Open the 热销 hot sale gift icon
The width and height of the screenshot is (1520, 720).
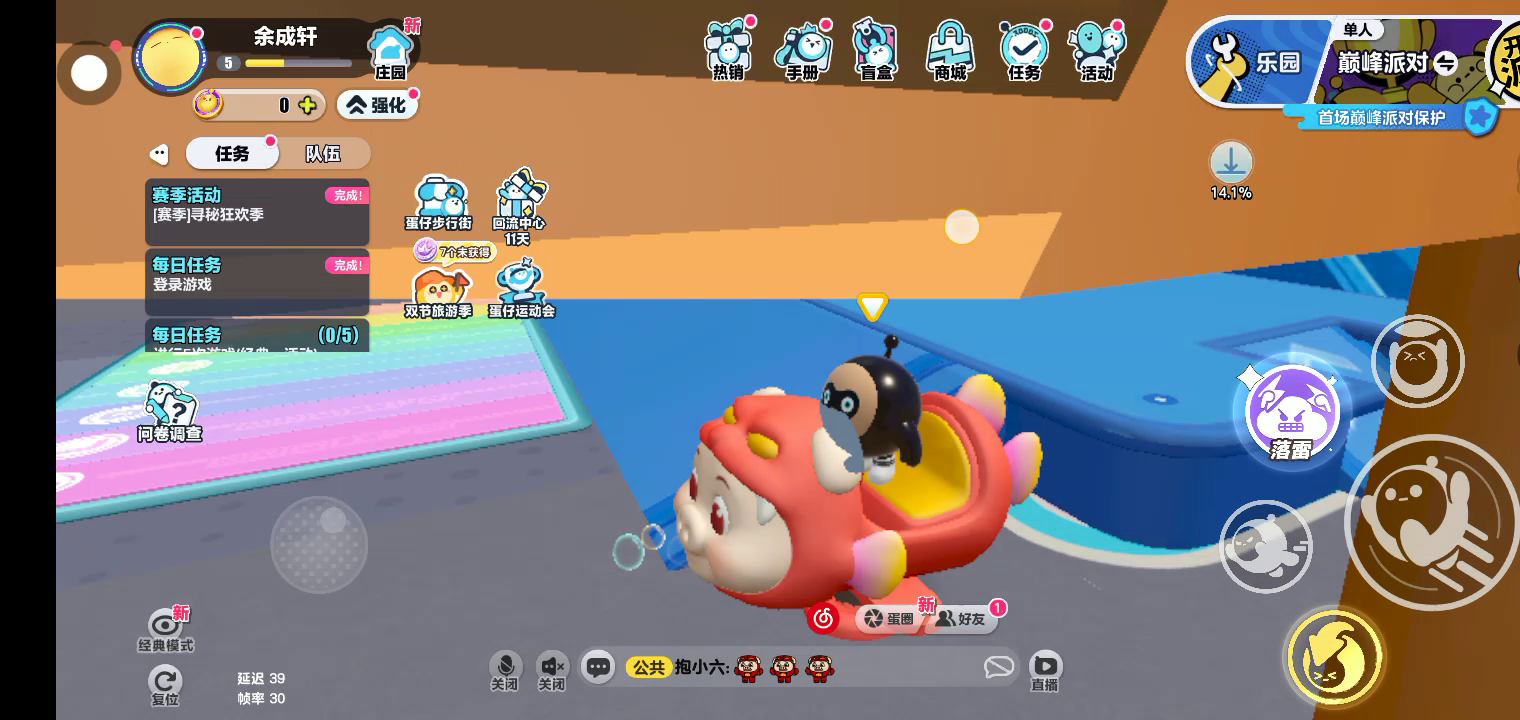pyautogui.click(x=728, y=50)
